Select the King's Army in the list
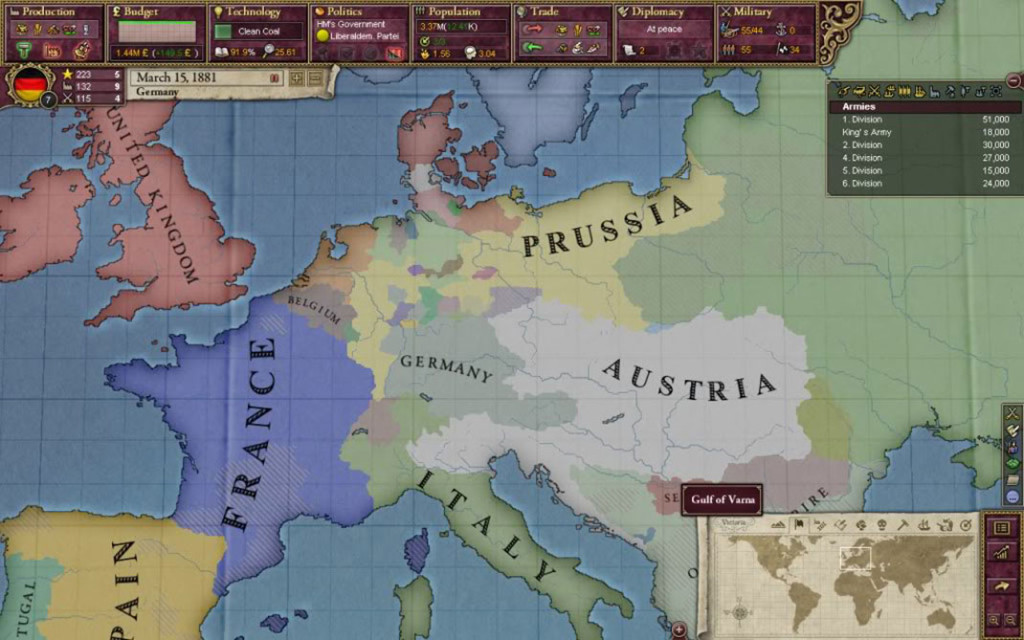The image size is (1024, 640). pyautogui.click(x=918, y=132)
